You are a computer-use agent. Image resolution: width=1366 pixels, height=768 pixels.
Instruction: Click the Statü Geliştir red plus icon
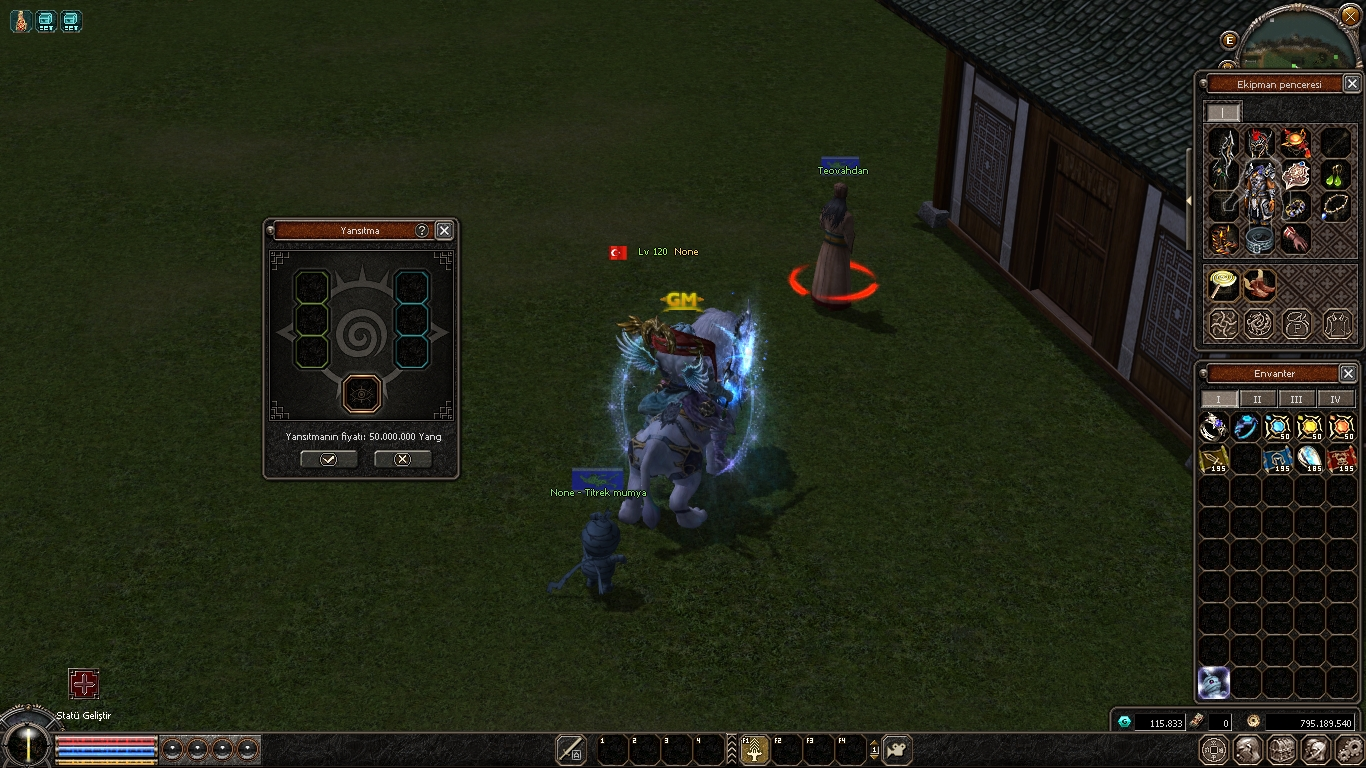[x=84, y=684]
